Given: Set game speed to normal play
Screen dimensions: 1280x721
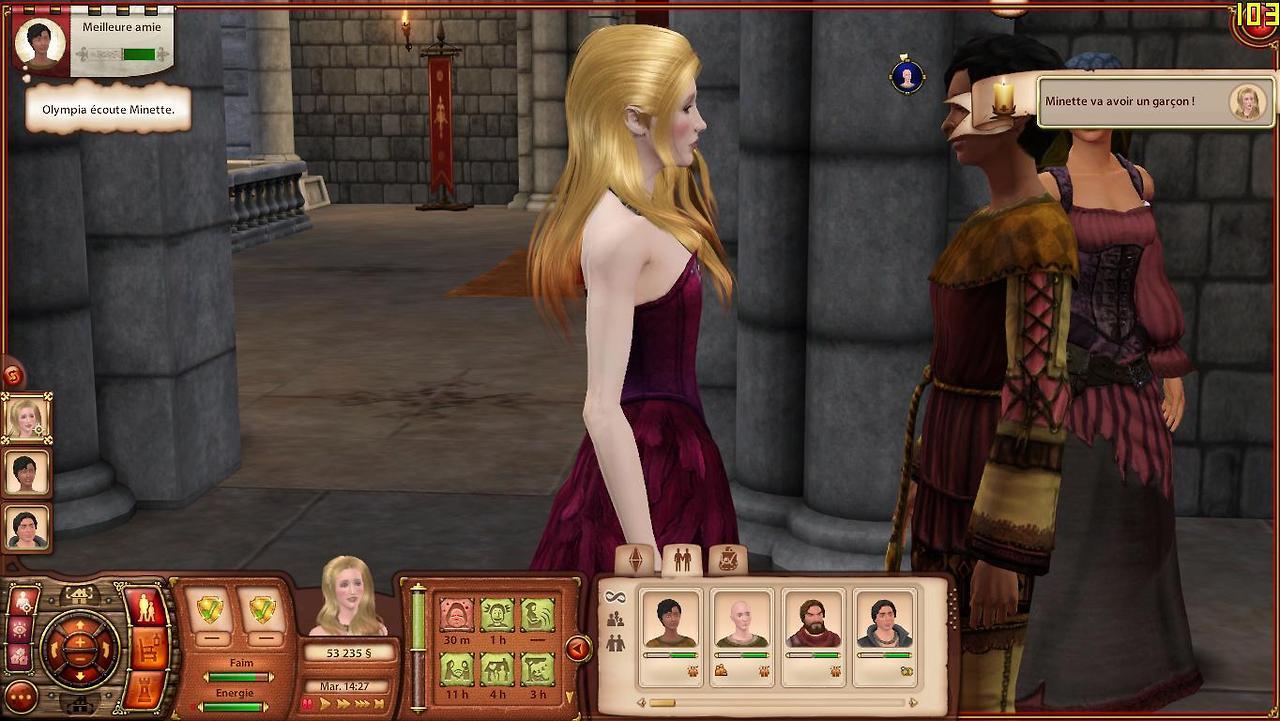Looking at the screenshot, I should click(325, 704).
